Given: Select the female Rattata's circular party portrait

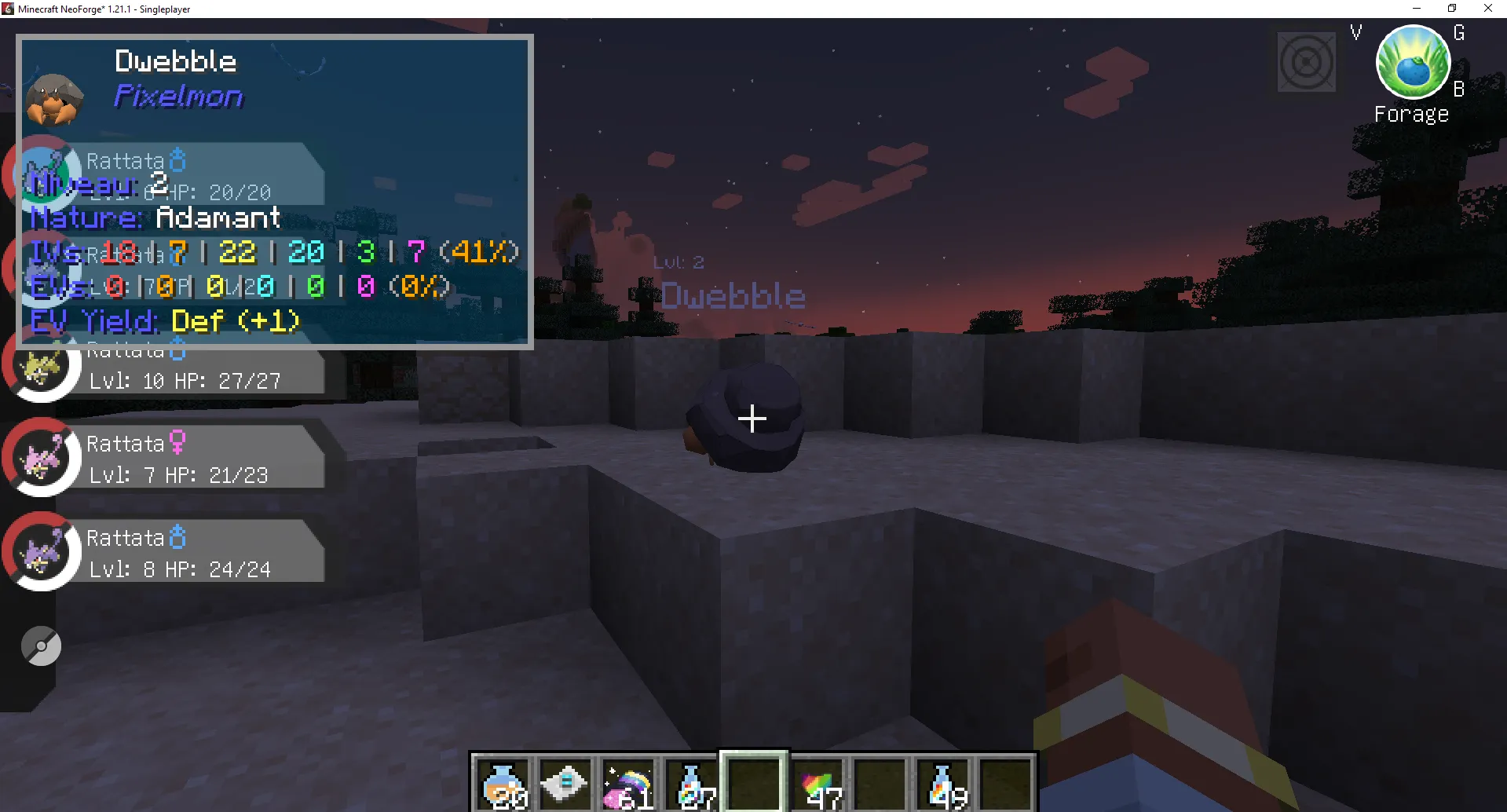Looking at the screenshot, I should click(43, 458).
